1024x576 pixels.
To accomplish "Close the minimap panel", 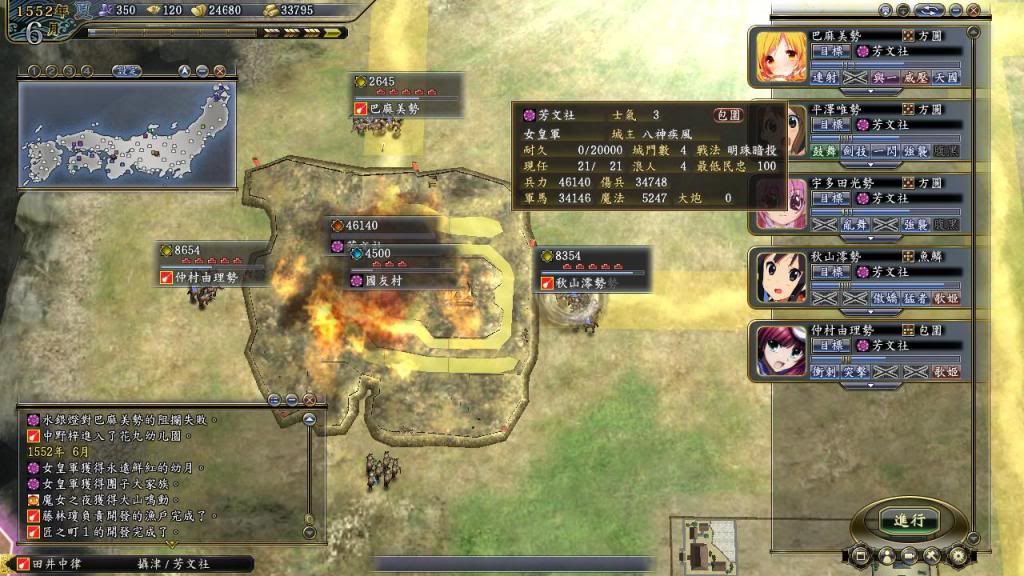I will (219, 71).
